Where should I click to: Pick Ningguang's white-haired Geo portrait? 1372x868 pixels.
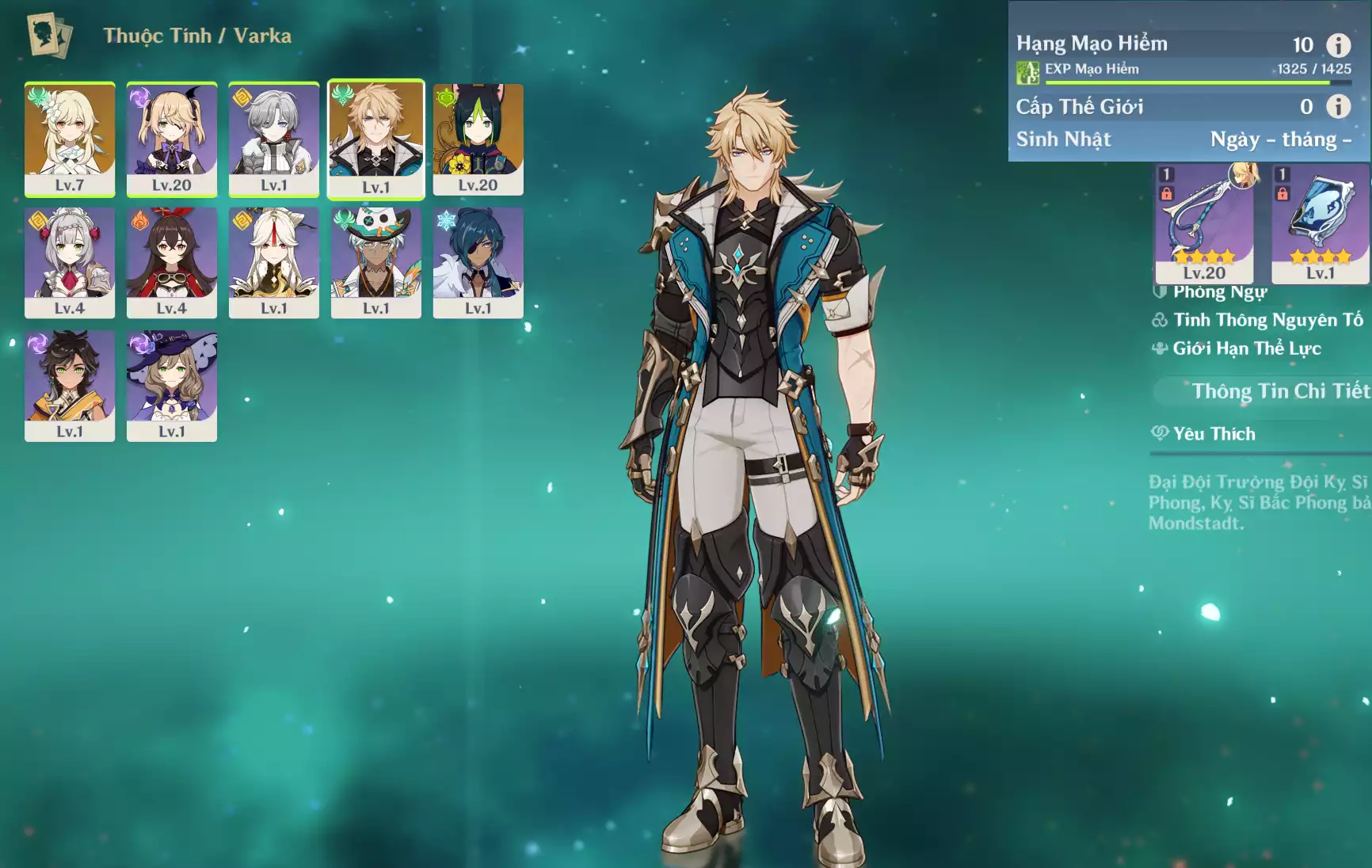pyautogui.click(x=274, y=262)
